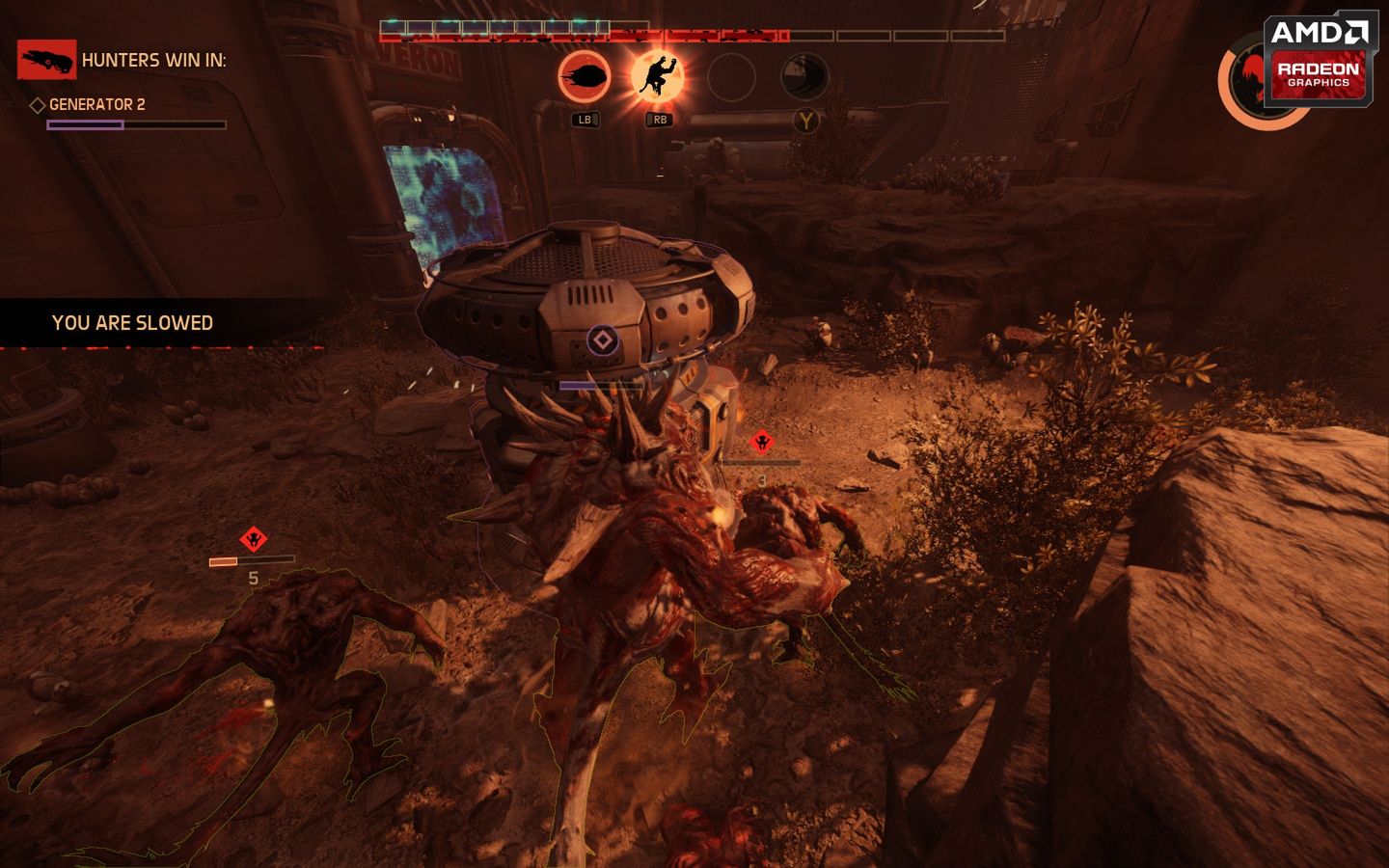
Task: Open the monster portrait in the top-right circle
Action: click(1253, 79)
